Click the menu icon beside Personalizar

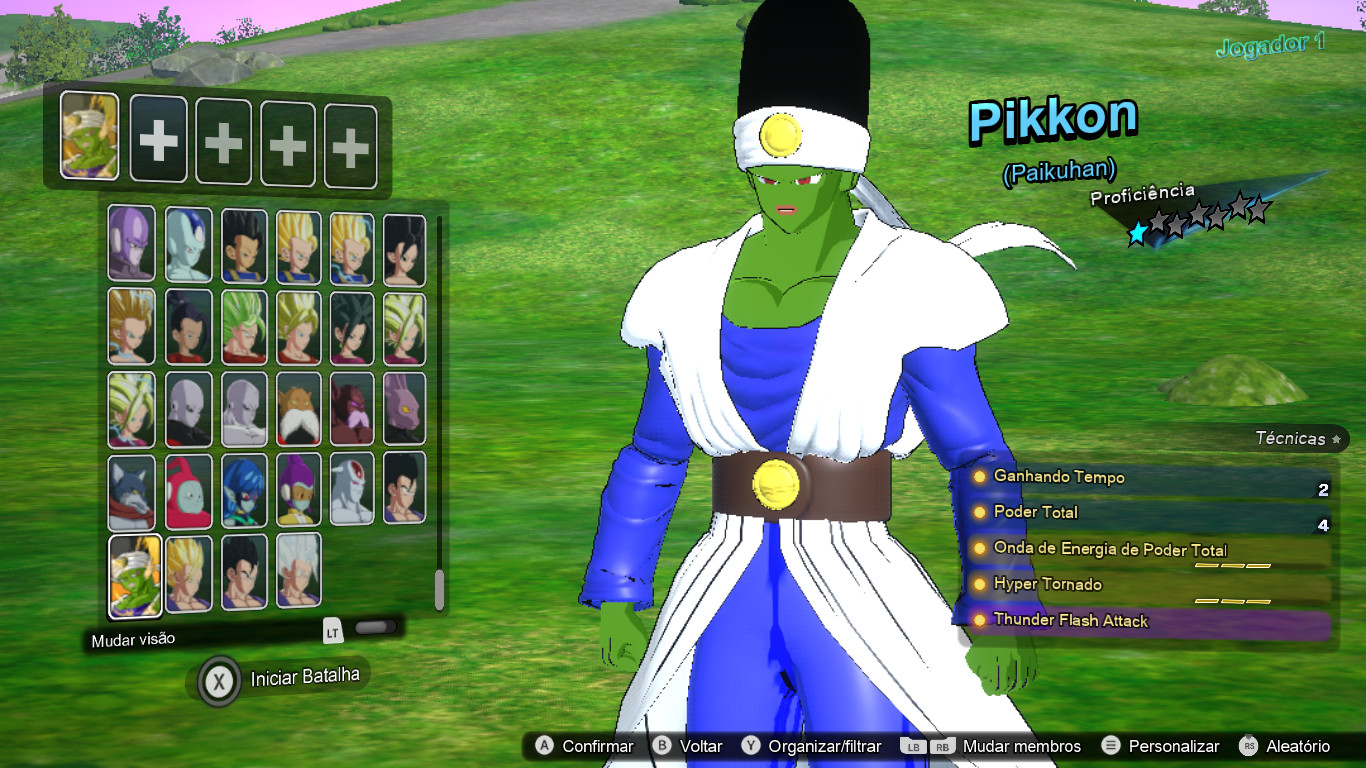(x=1112, y=745)
